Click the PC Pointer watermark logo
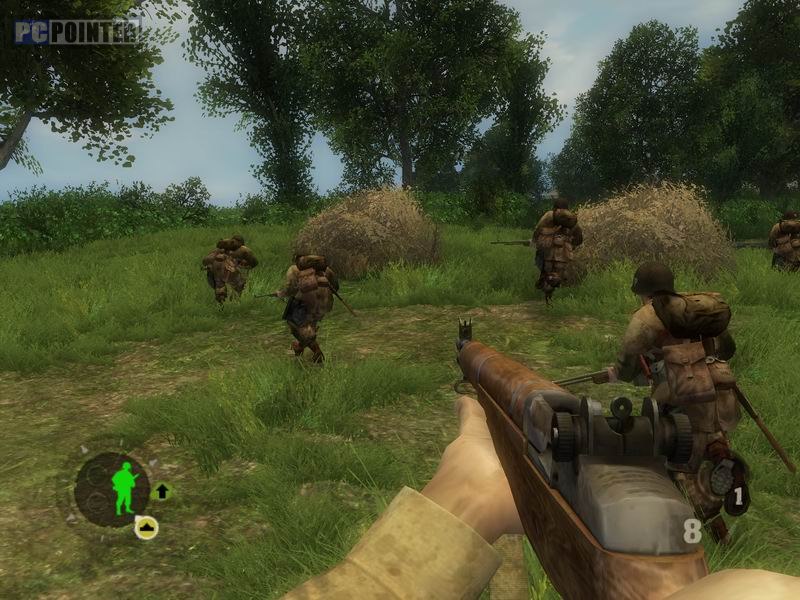Image resolution: width=800 pixels, height=600 pixels. click(76, 32)
